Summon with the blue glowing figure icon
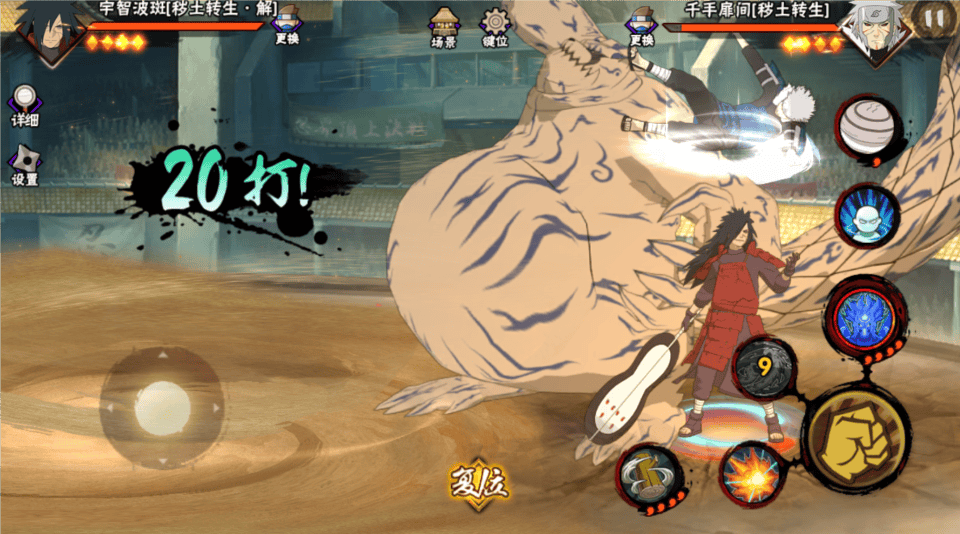Screen dimensions: 960x534 click(x=864, y=214)
